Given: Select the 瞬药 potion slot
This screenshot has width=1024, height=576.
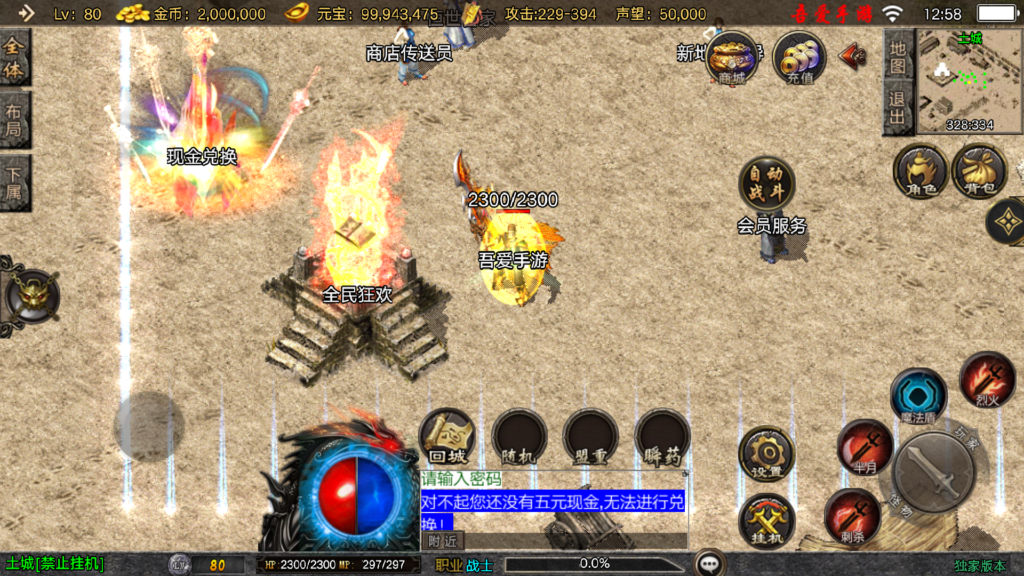Looking at the screenshot, I should click(662, 437).
